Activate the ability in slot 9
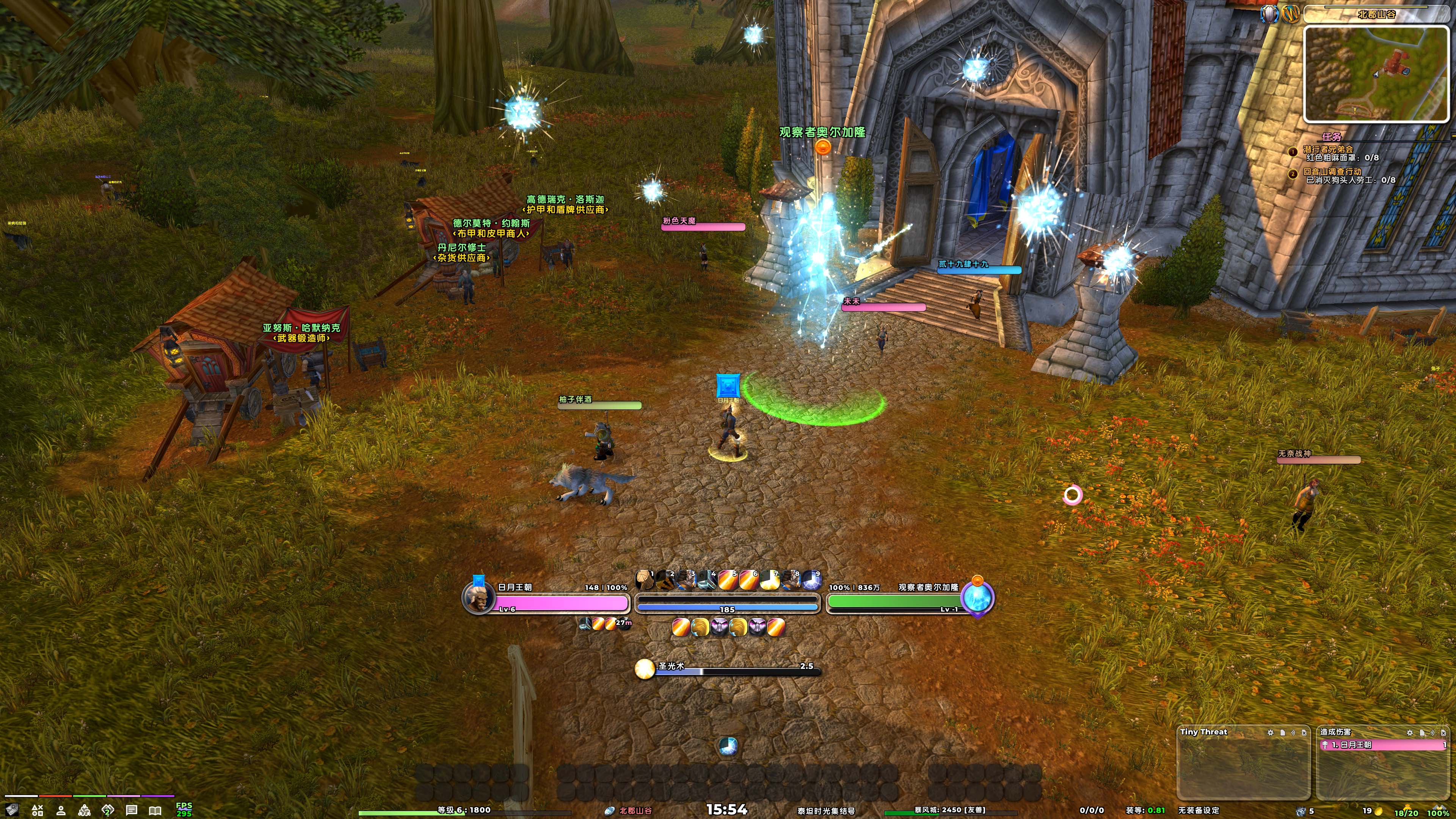The height and width of the screenshot is (819, 1456). (x=812, y=580)
